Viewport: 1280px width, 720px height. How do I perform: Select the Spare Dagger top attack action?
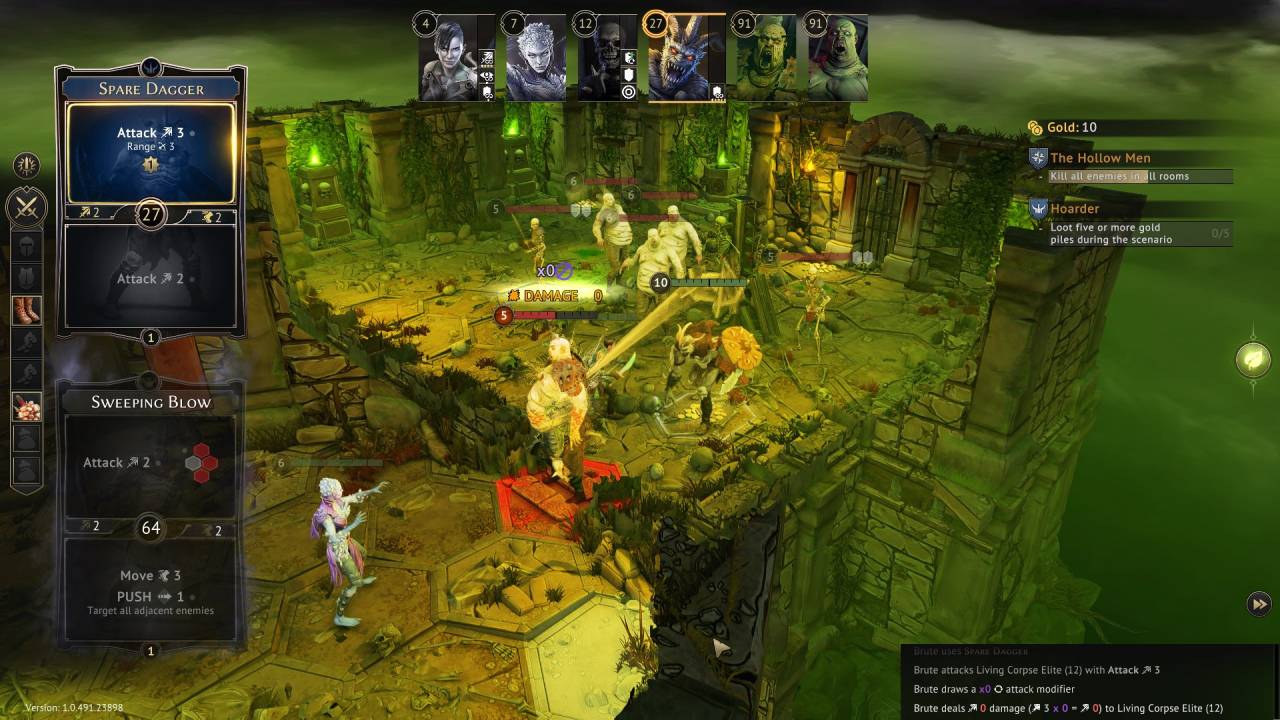150,151
